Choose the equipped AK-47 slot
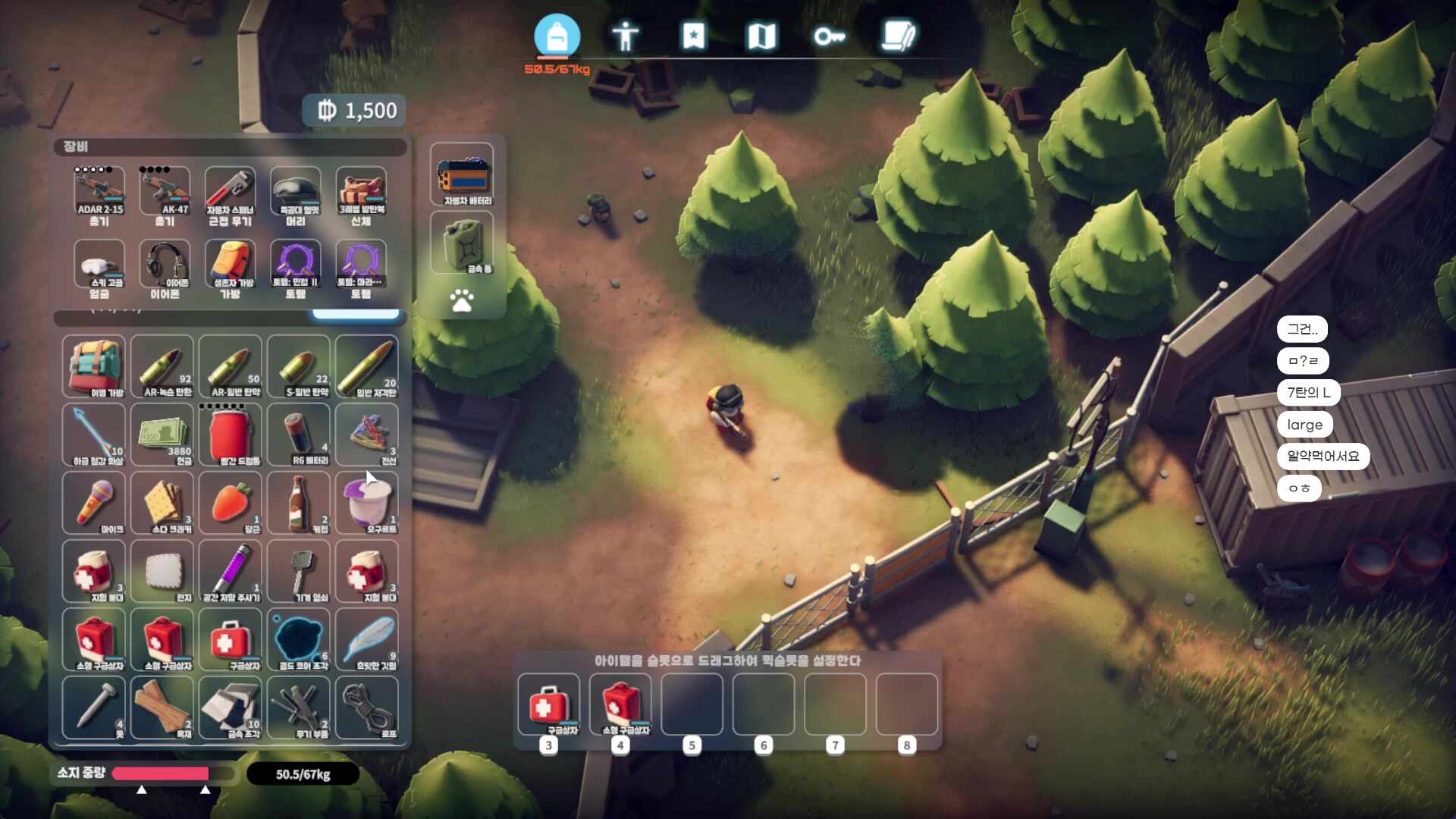The image size is (1456, 819). (165, 194)
